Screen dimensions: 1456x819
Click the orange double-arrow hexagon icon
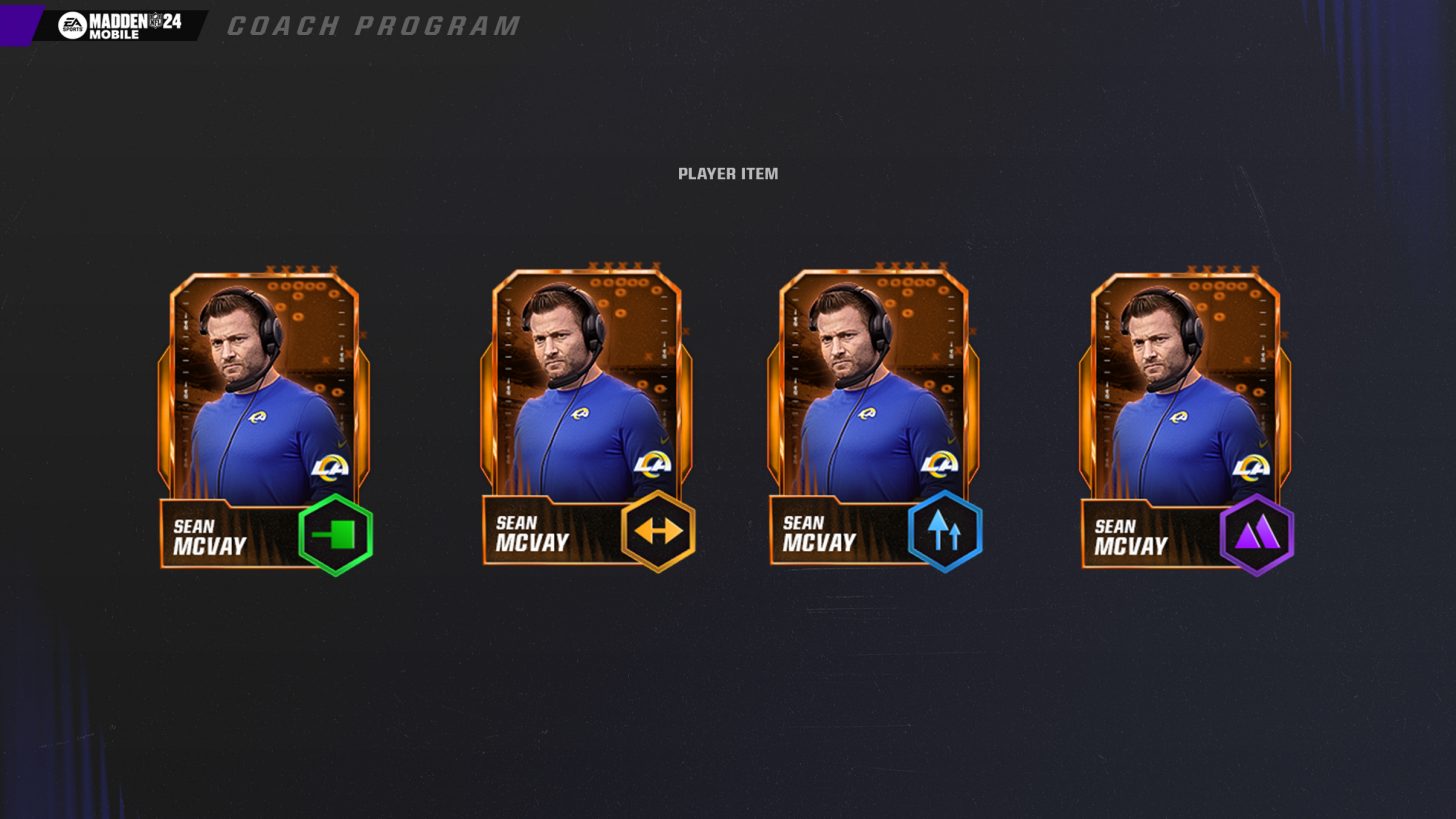tap(658, 531)
